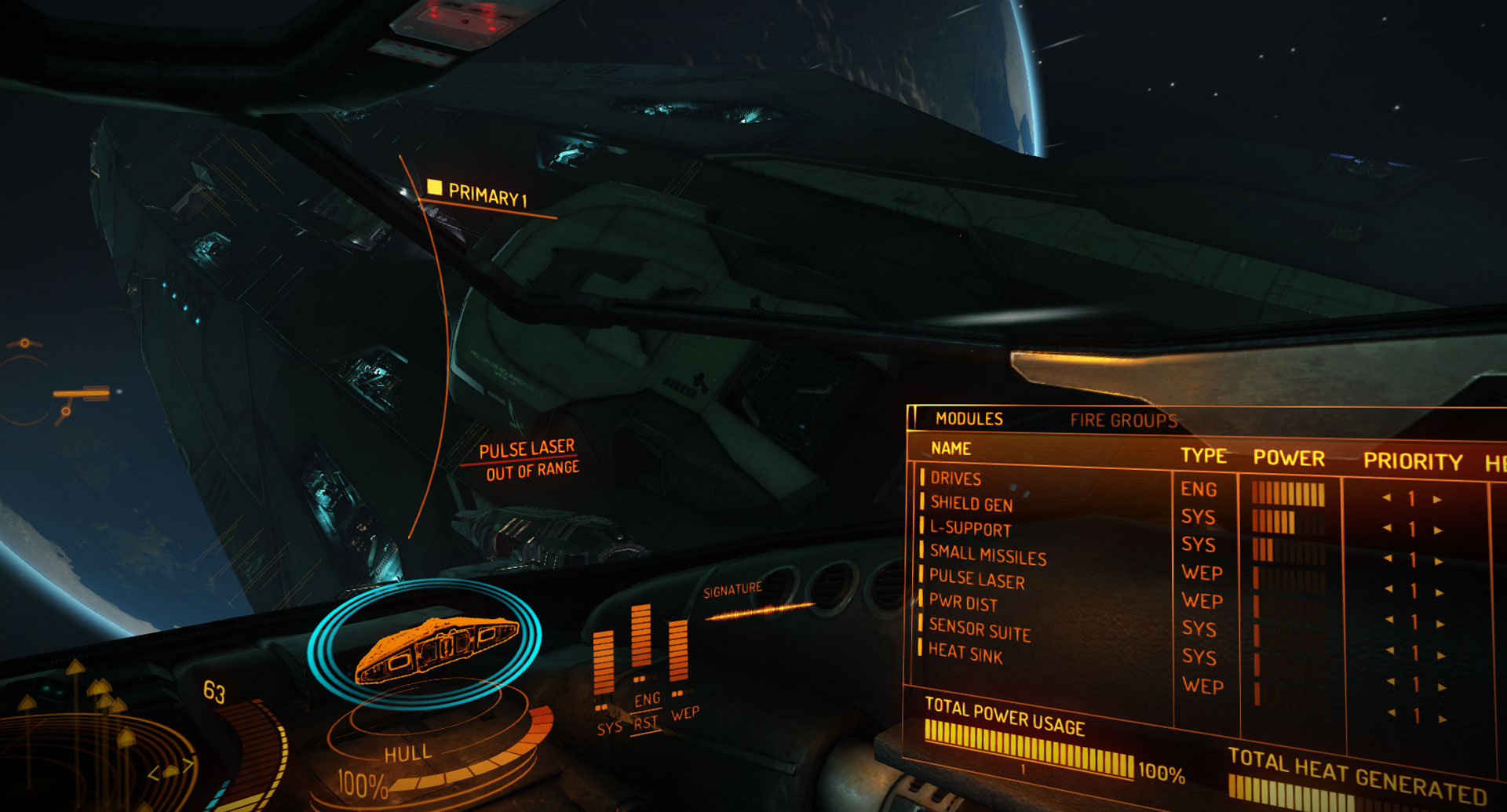Select the Sensor Suite module

(979, 629)
